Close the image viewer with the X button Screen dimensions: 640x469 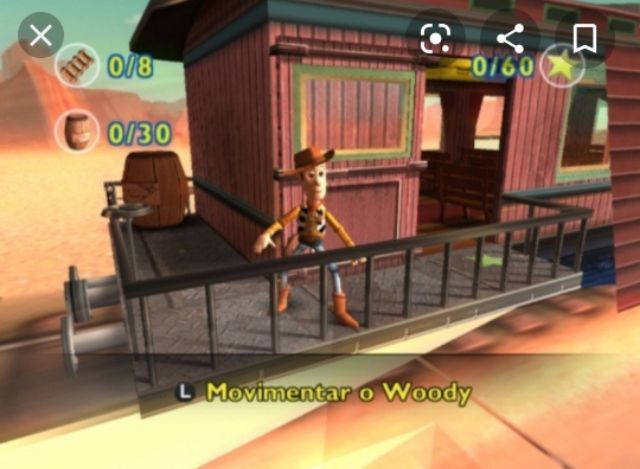click(40, 37)
